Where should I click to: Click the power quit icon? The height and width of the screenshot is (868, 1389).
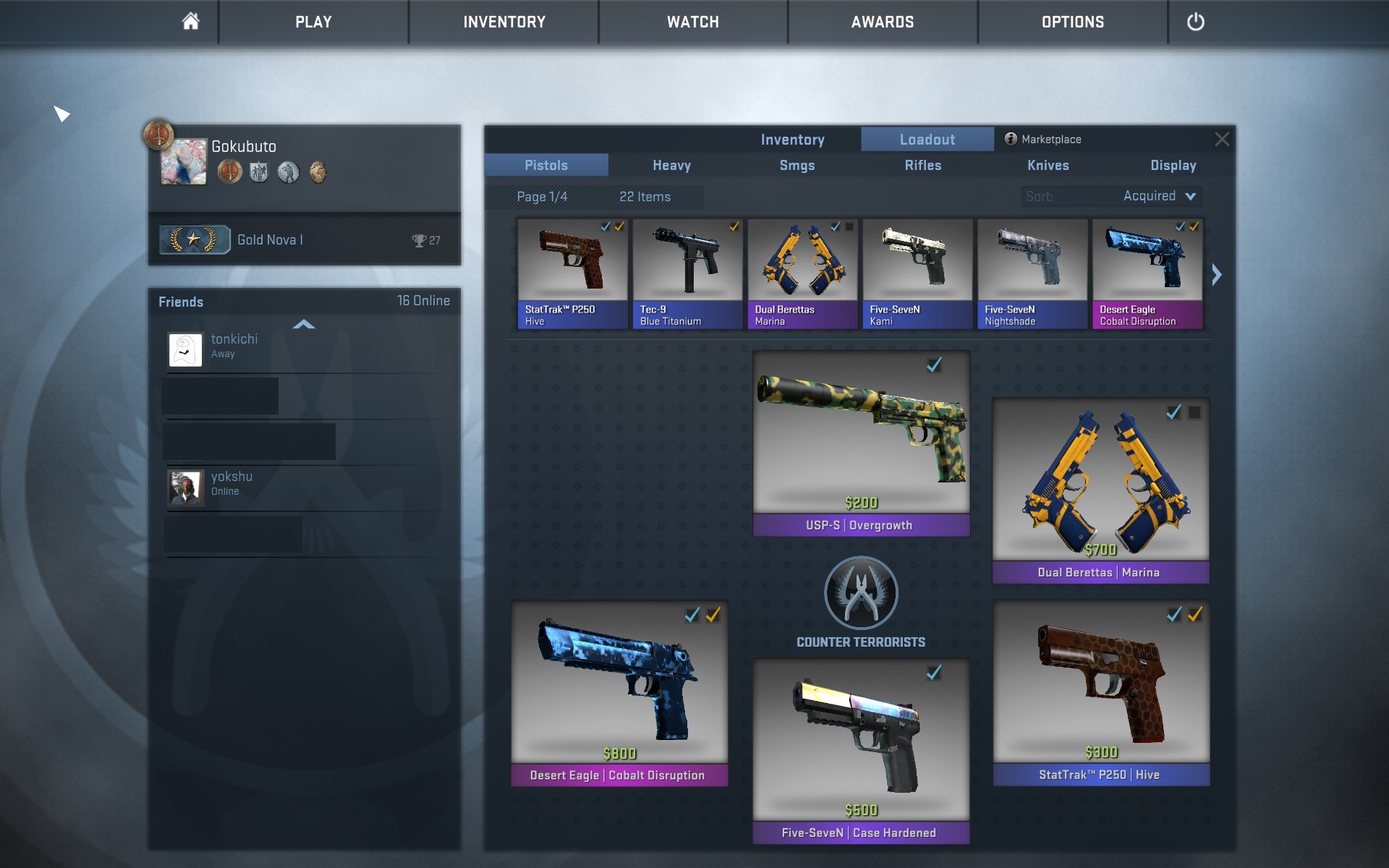pos(1195,22)
